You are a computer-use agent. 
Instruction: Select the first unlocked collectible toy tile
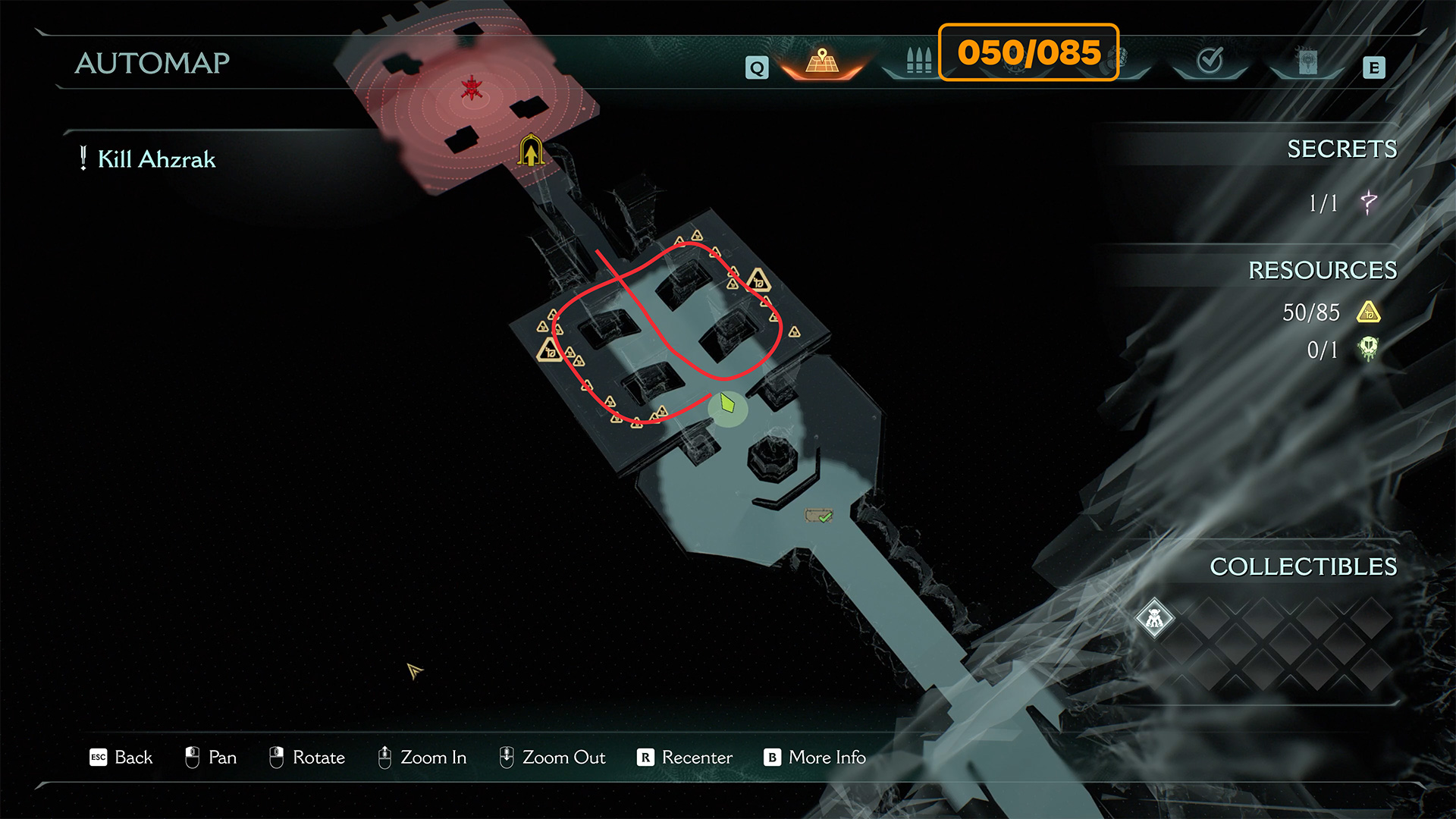click(x=1154, y=619)
